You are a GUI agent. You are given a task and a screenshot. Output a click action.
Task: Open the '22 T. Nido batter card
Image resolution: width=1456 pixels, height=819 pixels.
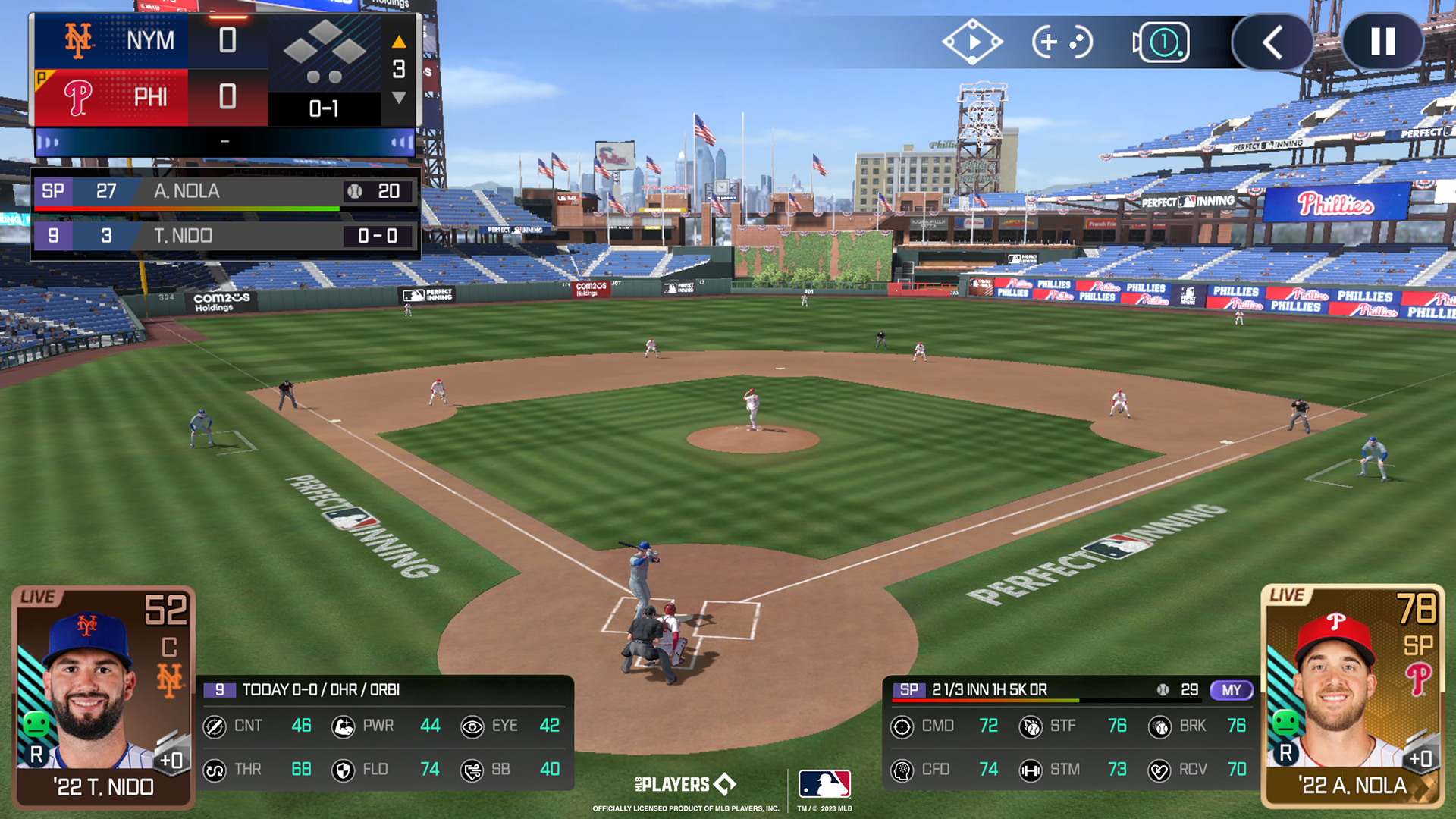[104, 696]
